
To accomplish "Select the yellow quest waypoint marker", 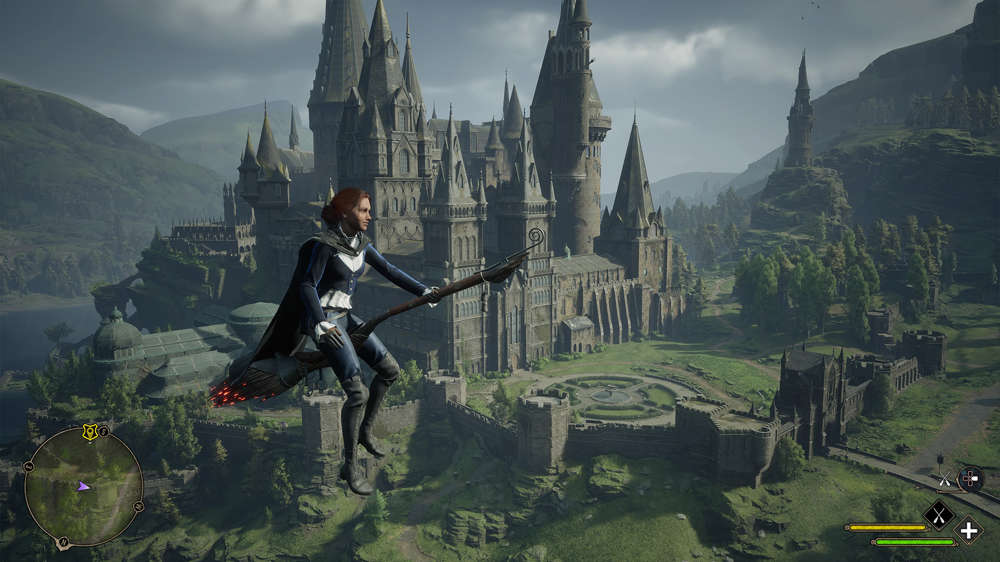I will (x=89, y=432).
